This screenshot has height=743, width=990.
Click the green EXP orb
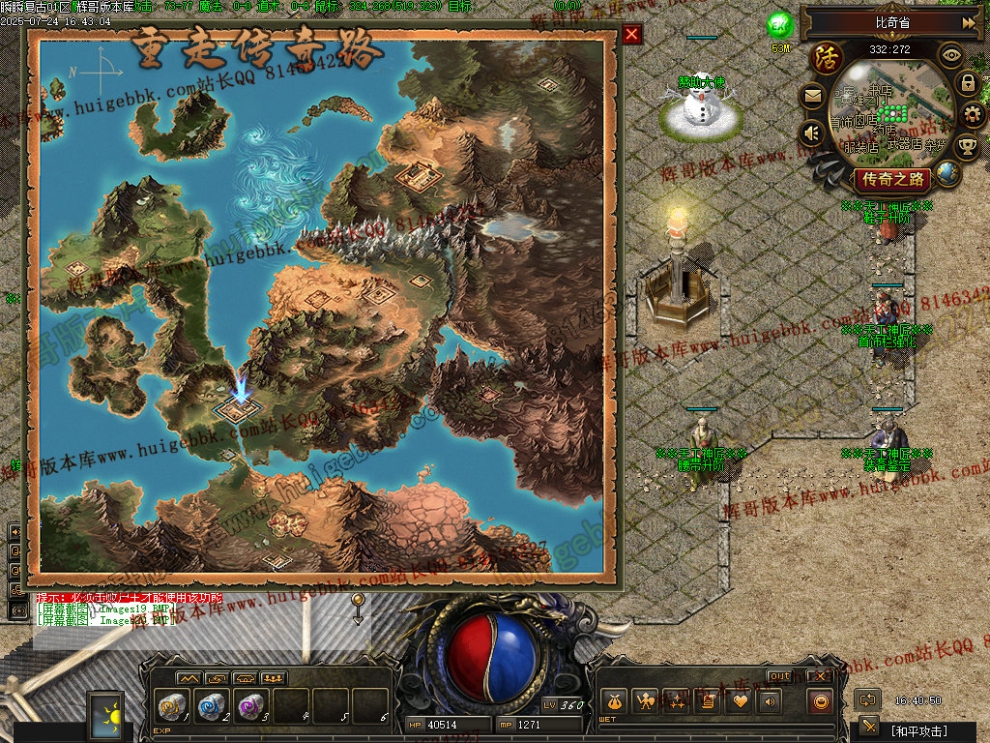pos(780,26)
